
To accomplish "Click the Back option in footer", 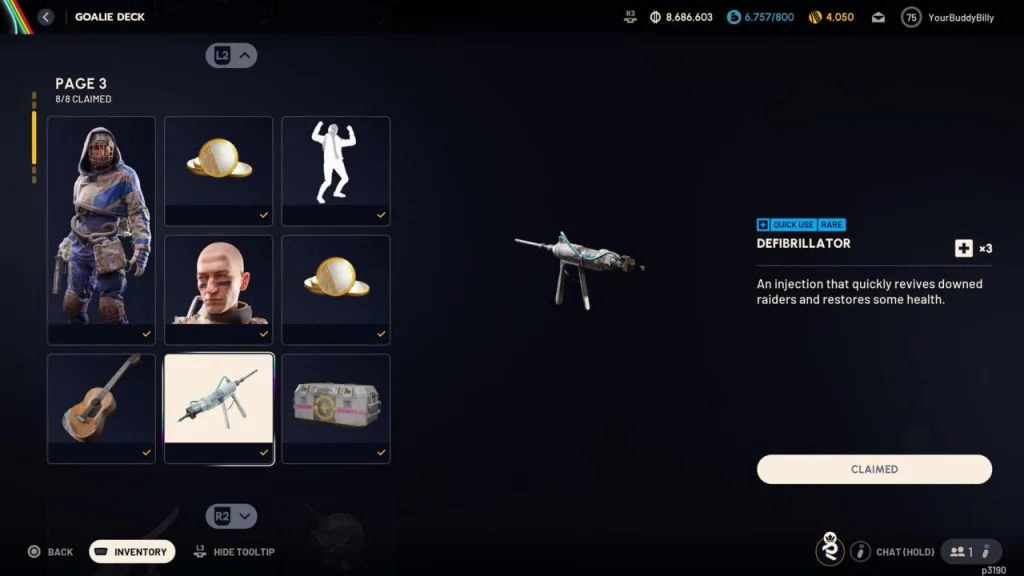I will [x=50, y=552].
